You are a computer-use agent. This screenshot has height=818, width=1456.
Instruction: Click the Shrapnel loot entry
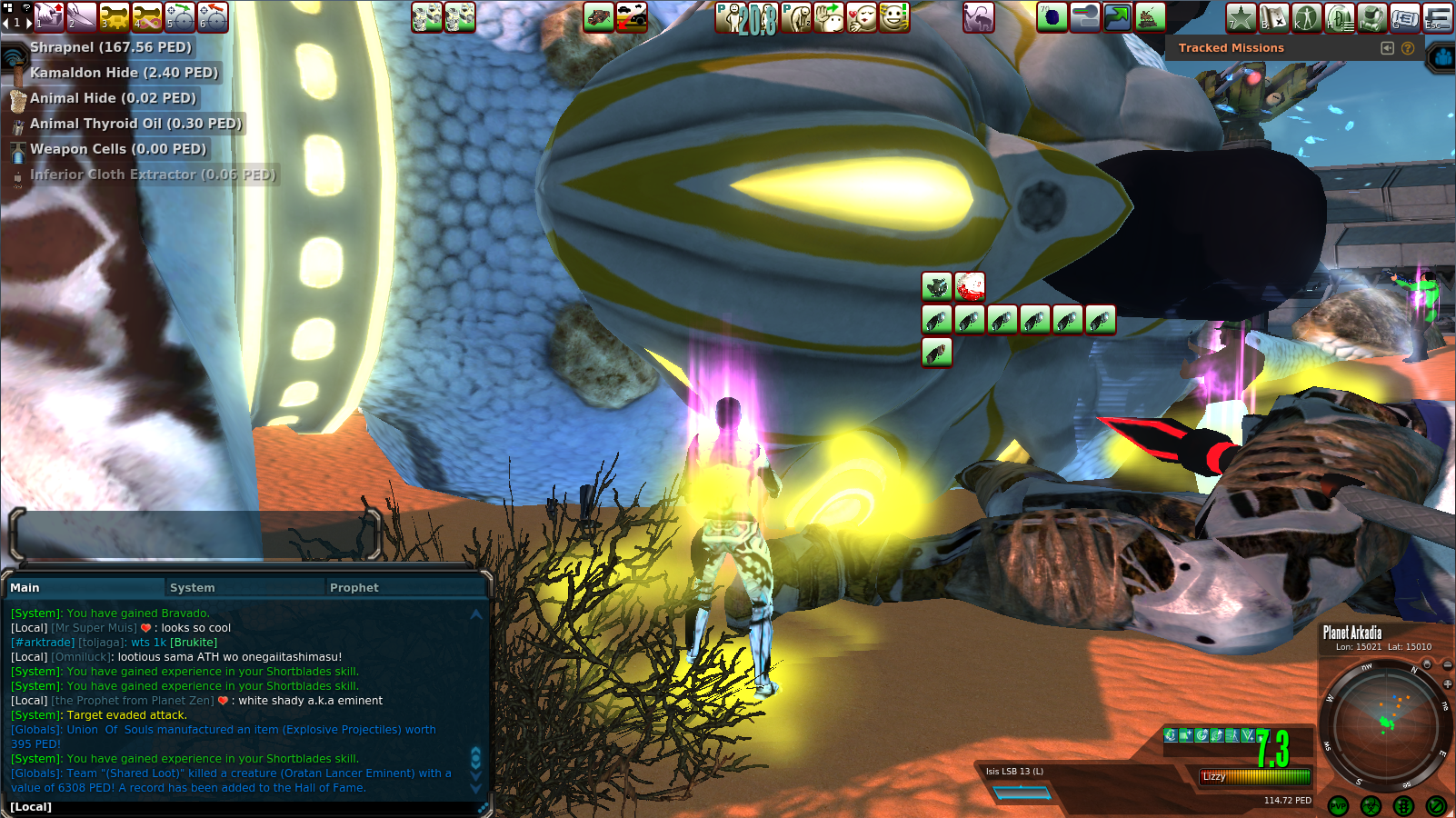pyautogui.click(x=110, y=47)
